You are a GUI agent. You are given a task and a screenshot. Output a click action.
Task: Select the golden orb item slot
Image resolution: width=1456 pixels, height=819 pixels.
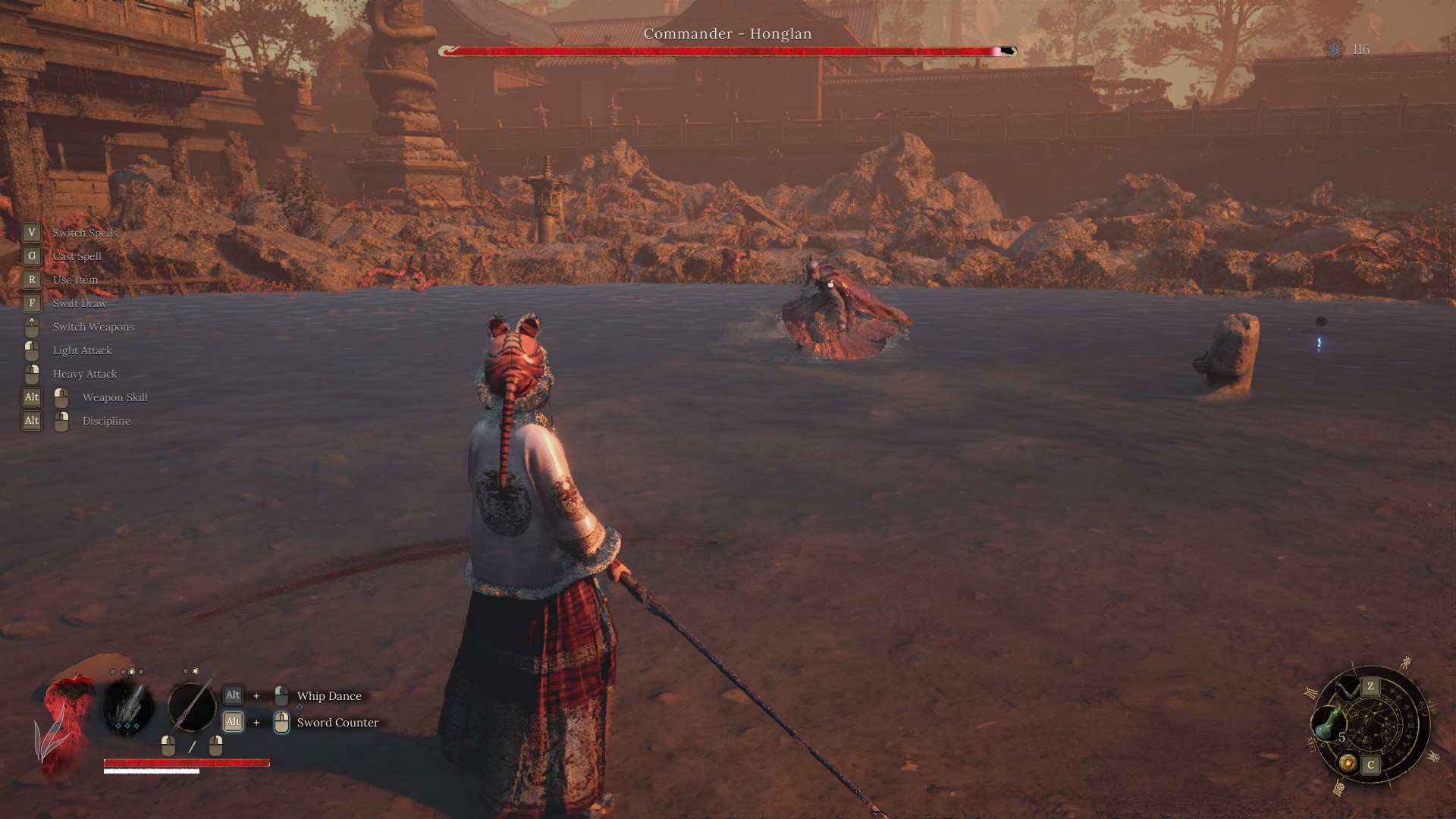(1348, 763)
